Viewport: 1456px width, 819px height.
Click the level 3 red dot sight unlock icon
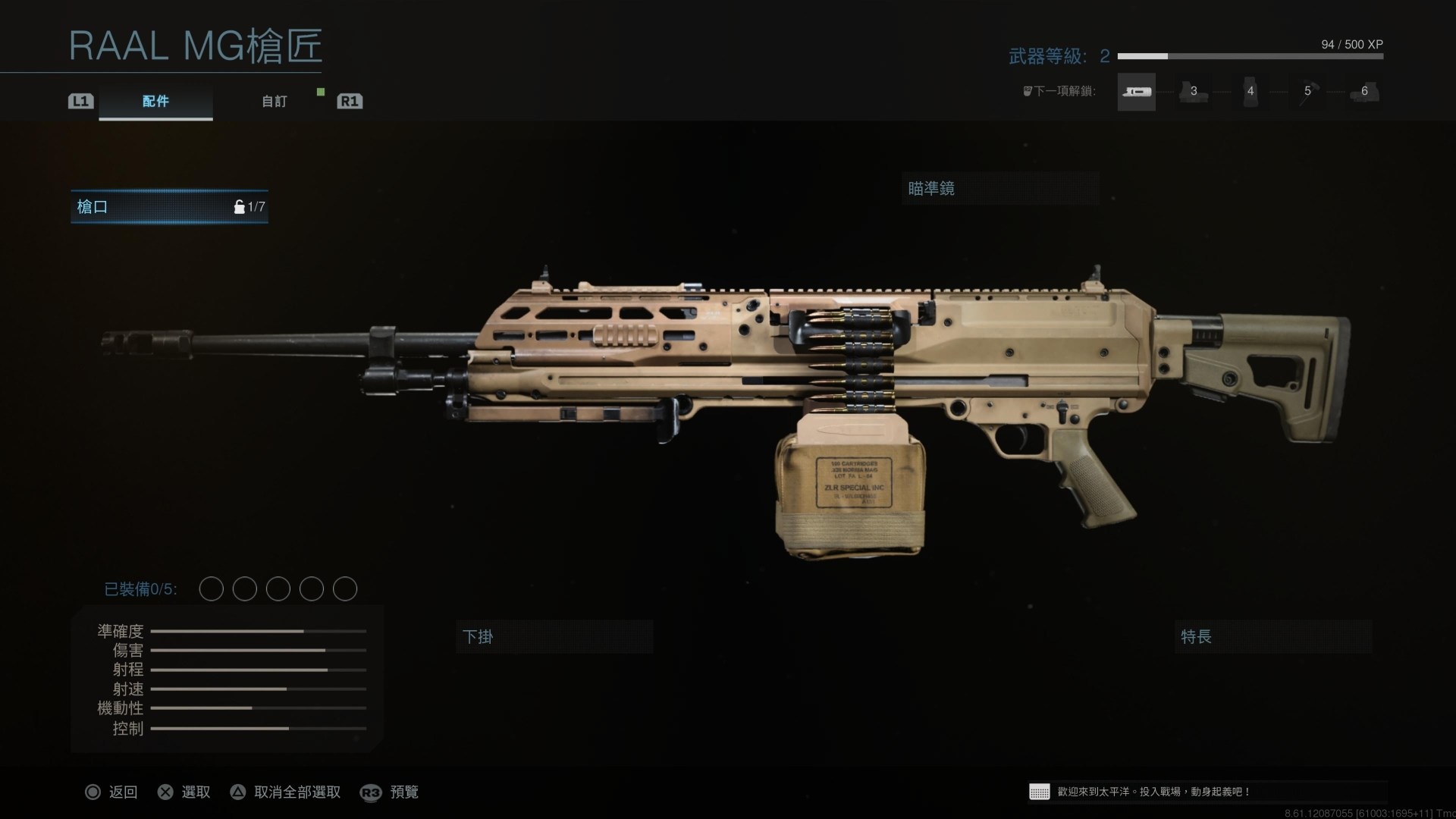point(1194,93)
